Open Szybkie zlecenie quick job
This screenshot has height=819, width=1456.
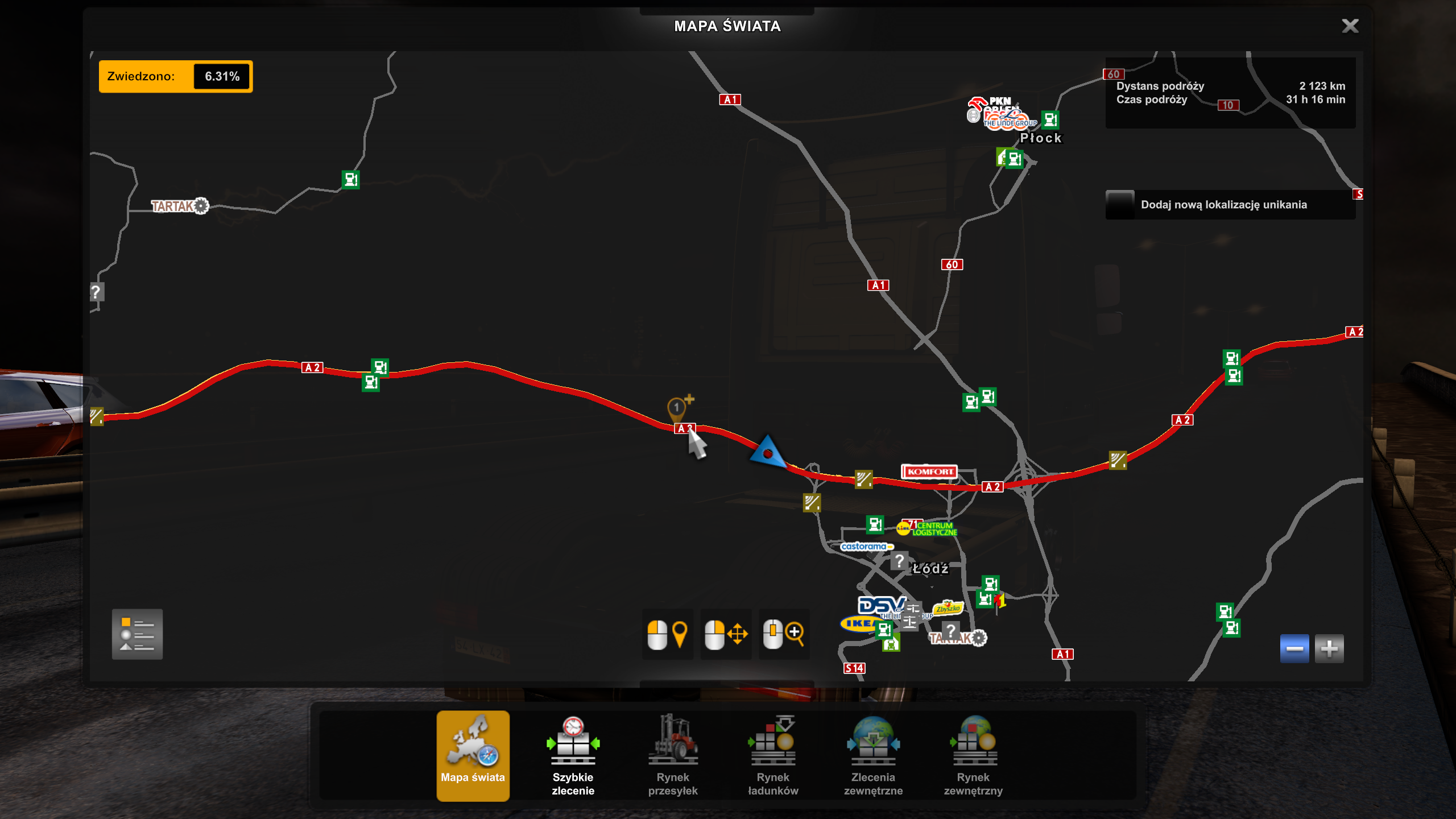[573, 755]
